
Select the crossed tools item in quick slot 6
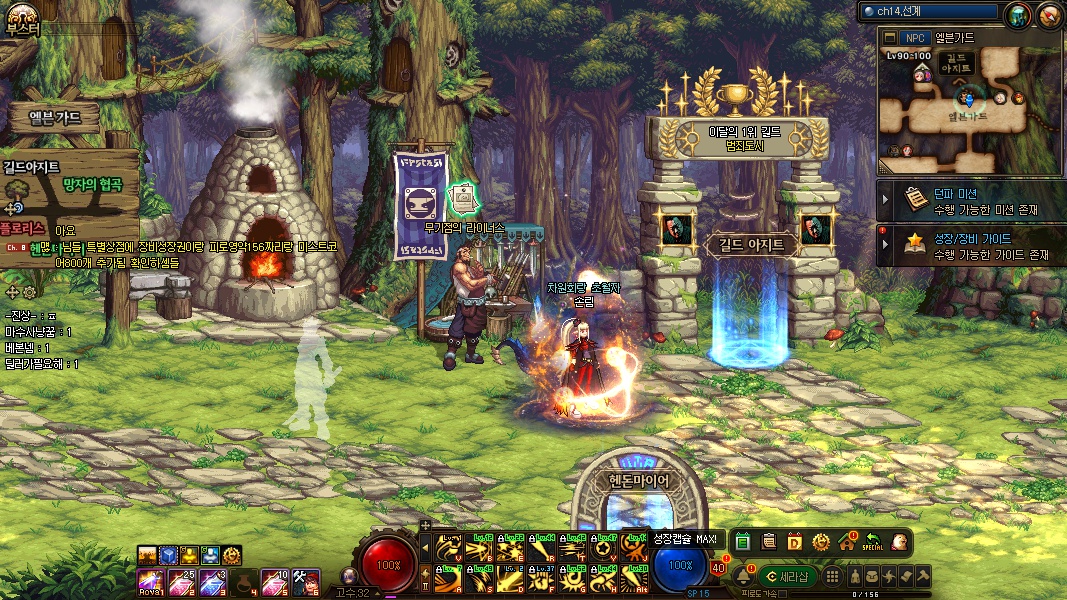tap(307, 581)
